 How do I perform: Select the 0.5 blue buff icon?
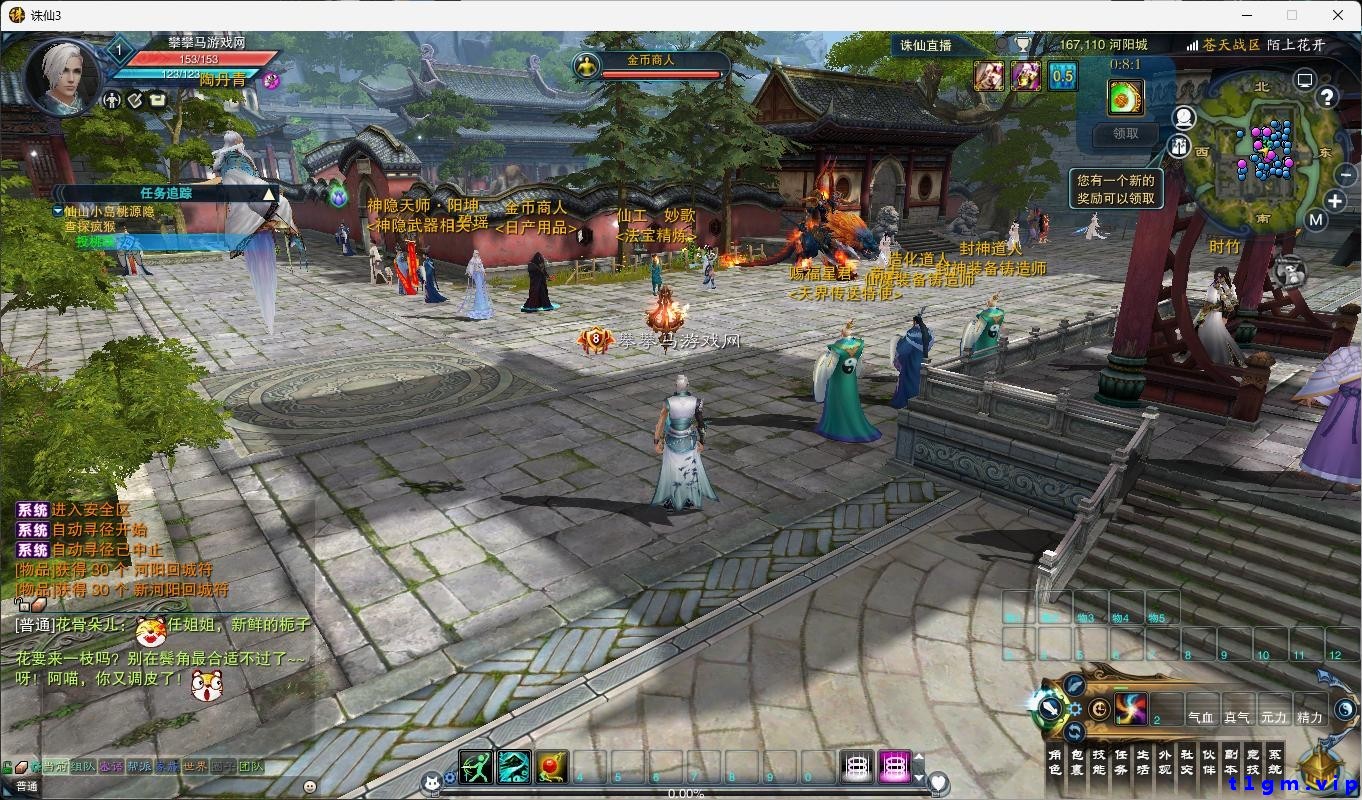click(1062, 76)
